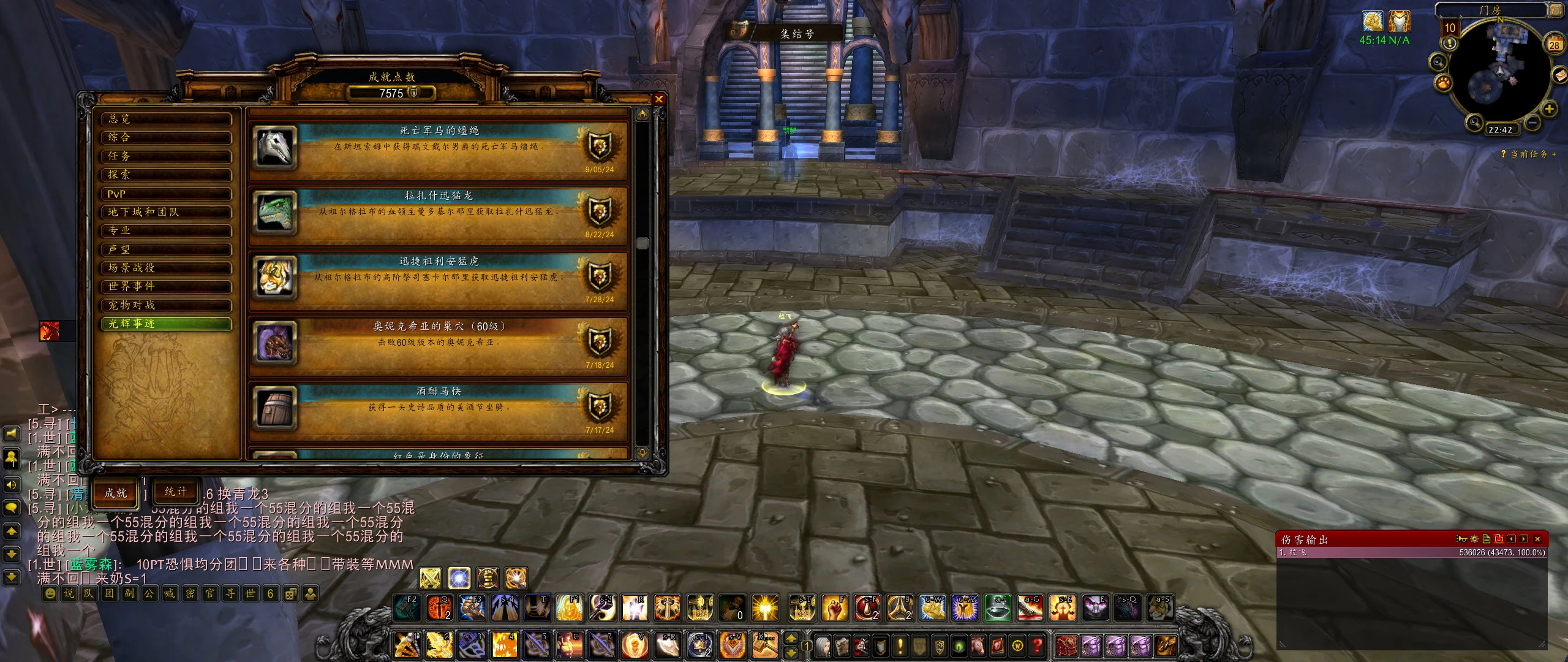
Task: Select the 总览 summary category
Action: click(x=166, y=119)
